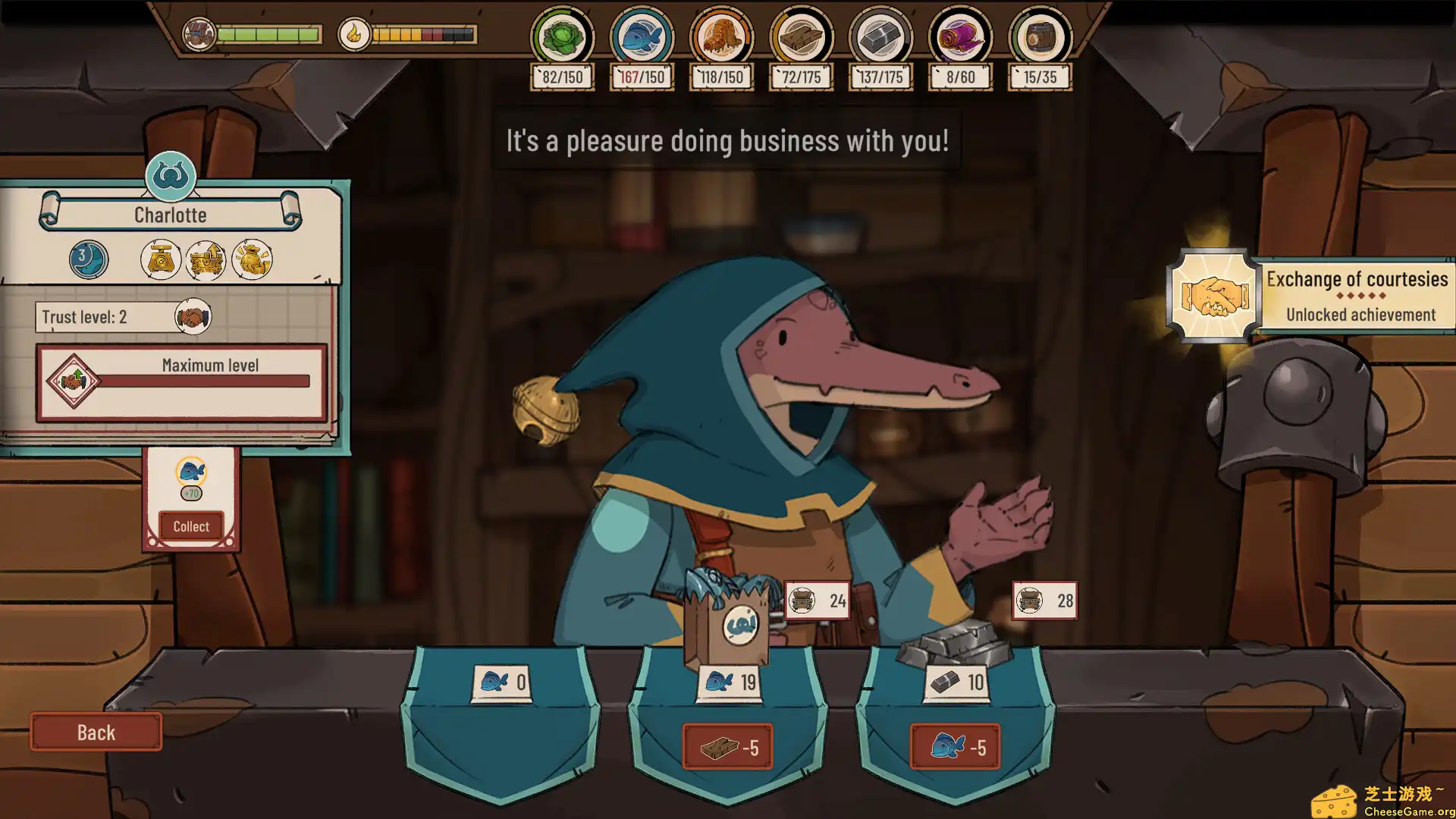The height and width of the screenshot is (819, 1456).
Task: Trade 5 wood for the fish bag
Action: tap(727, 748)
